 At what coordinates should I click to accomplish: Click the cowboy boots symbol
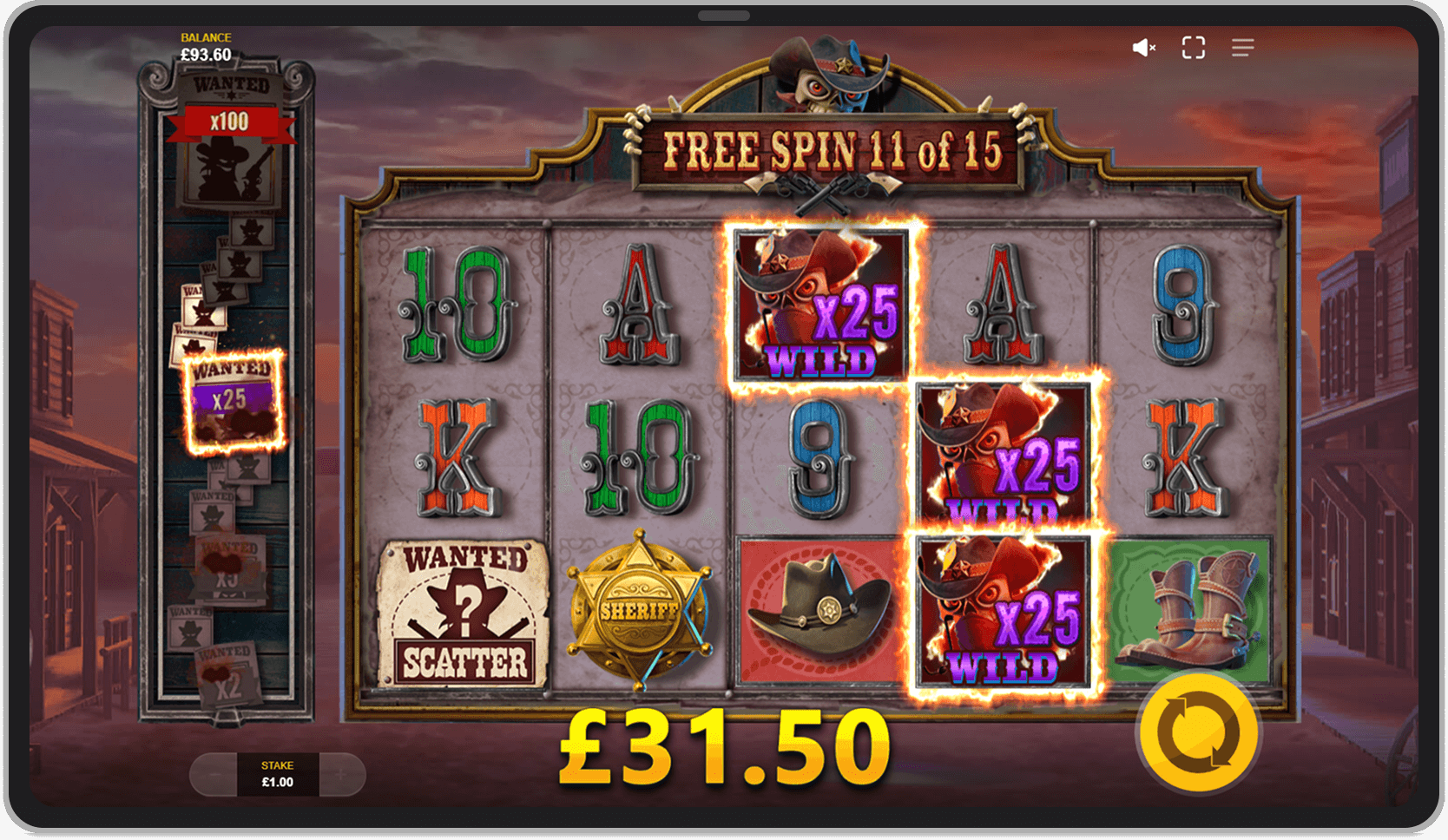click(1197, 607)
